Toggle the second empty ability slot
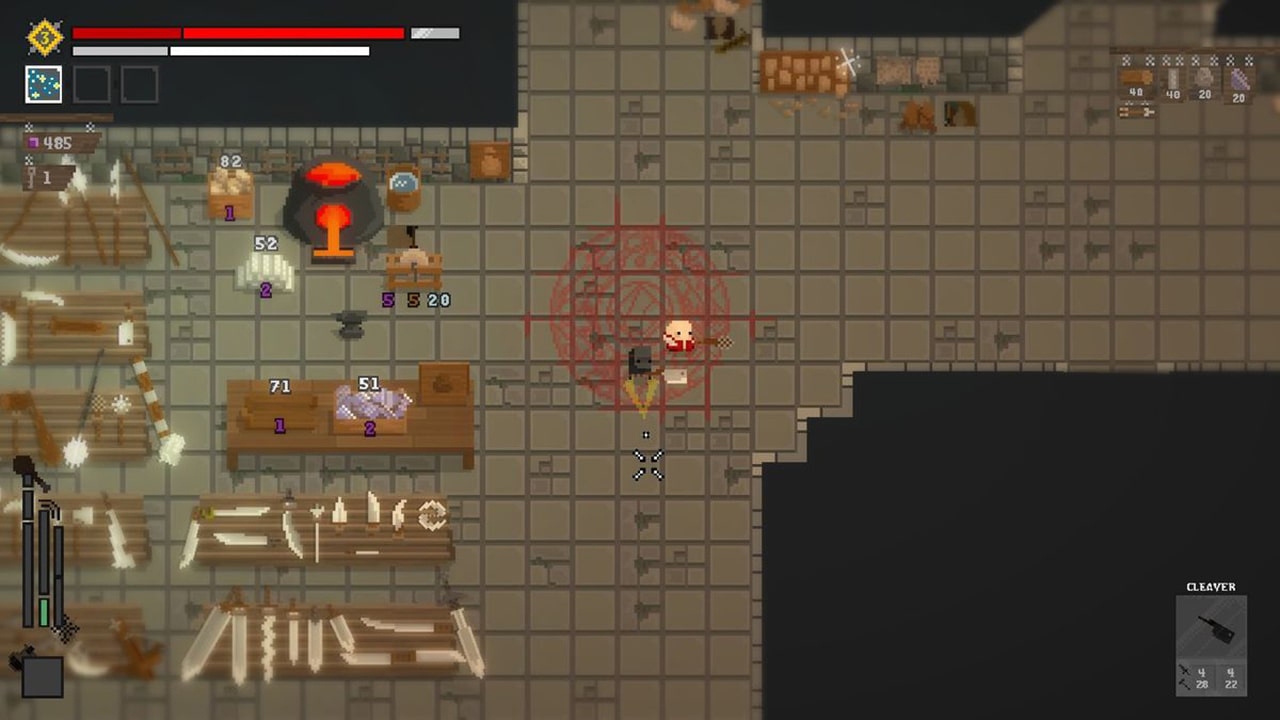Image resolution: width=1280 pixels, height=720 pixels. [x=91, y=84]
